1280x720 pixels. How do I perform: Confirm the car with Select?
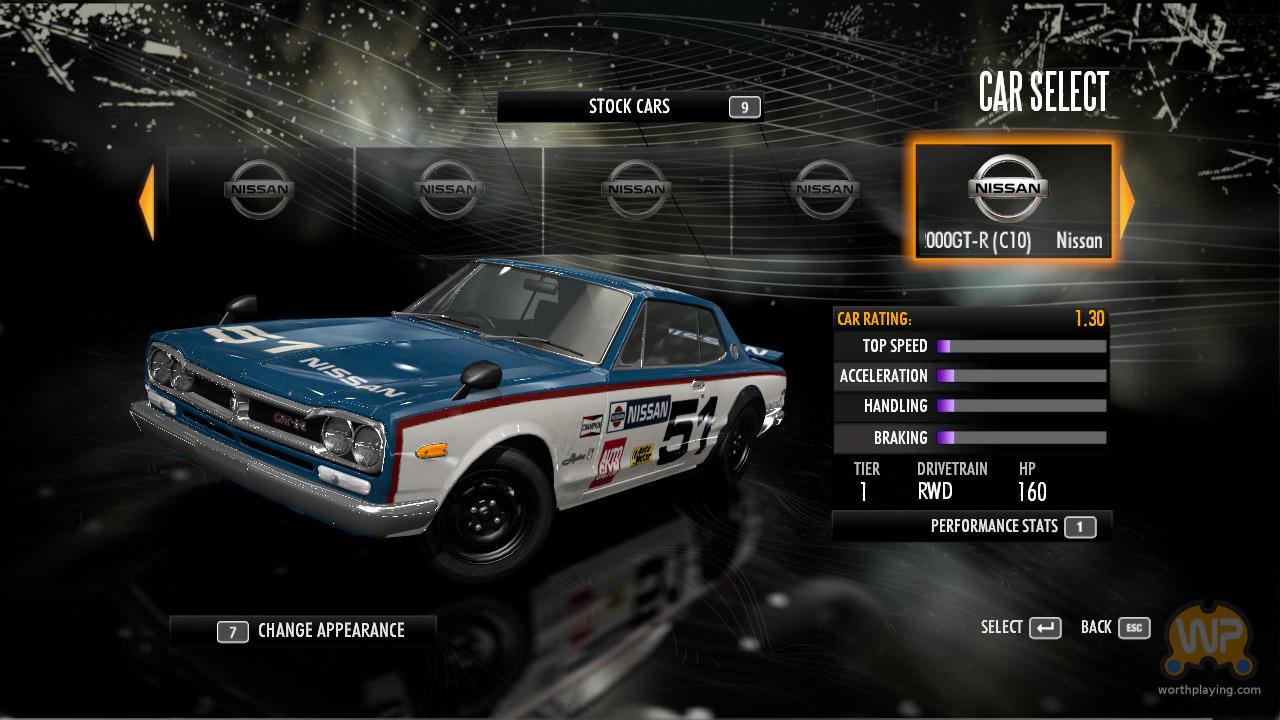coord(1020,628)
